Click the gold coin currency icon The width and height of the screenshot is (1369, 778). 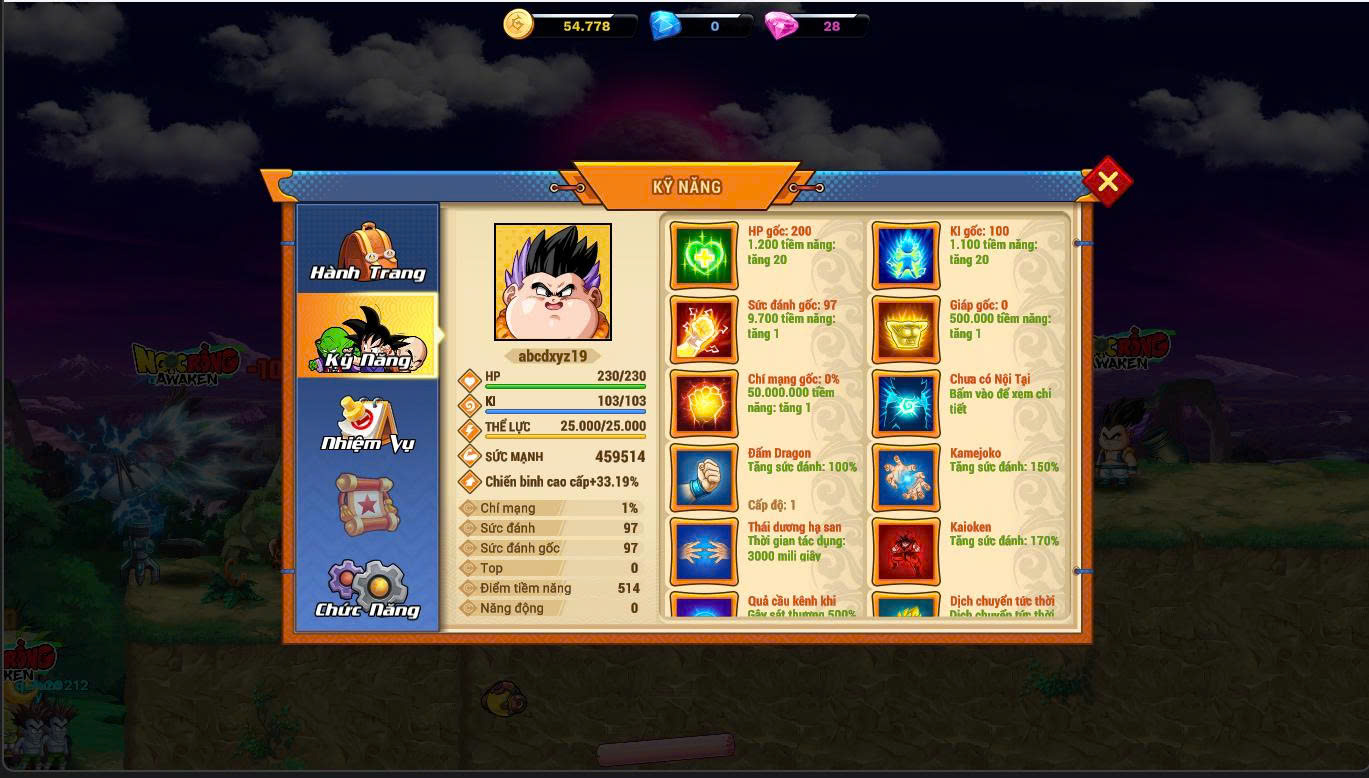coord(518,25)
